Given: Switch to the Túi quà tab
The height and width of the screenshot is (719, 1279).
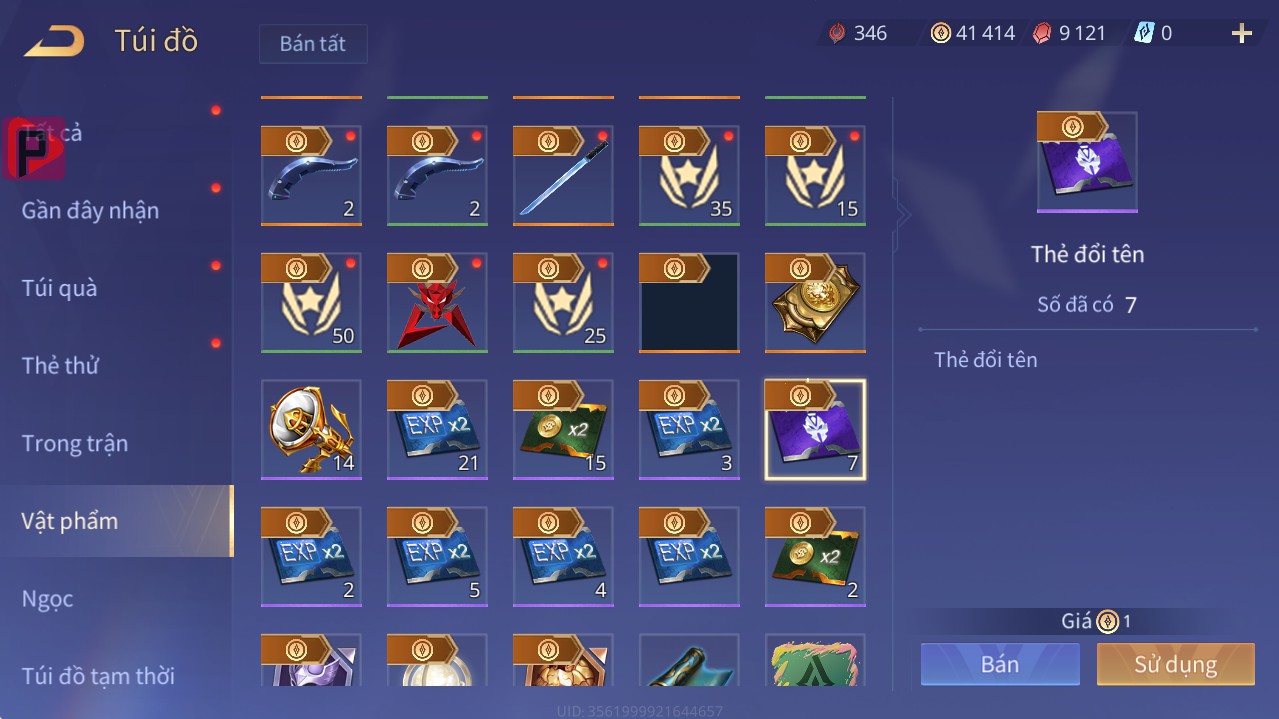Looking at the screenshot, I should (60, 288).
